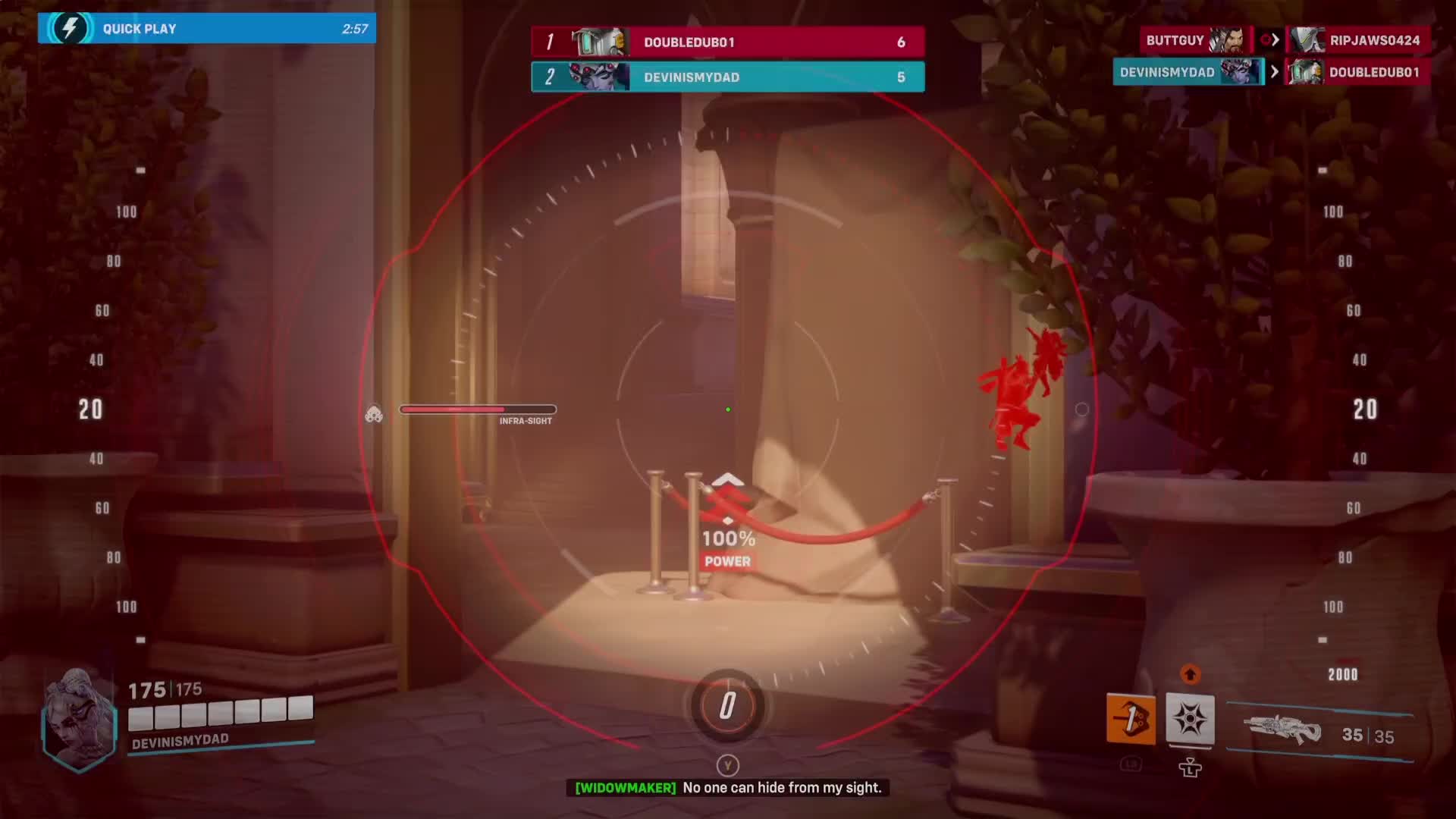The width and height of the screenshot is (1456, 819).
Task: Activate the Grappling Hook ability icon
Action: 1131,718
